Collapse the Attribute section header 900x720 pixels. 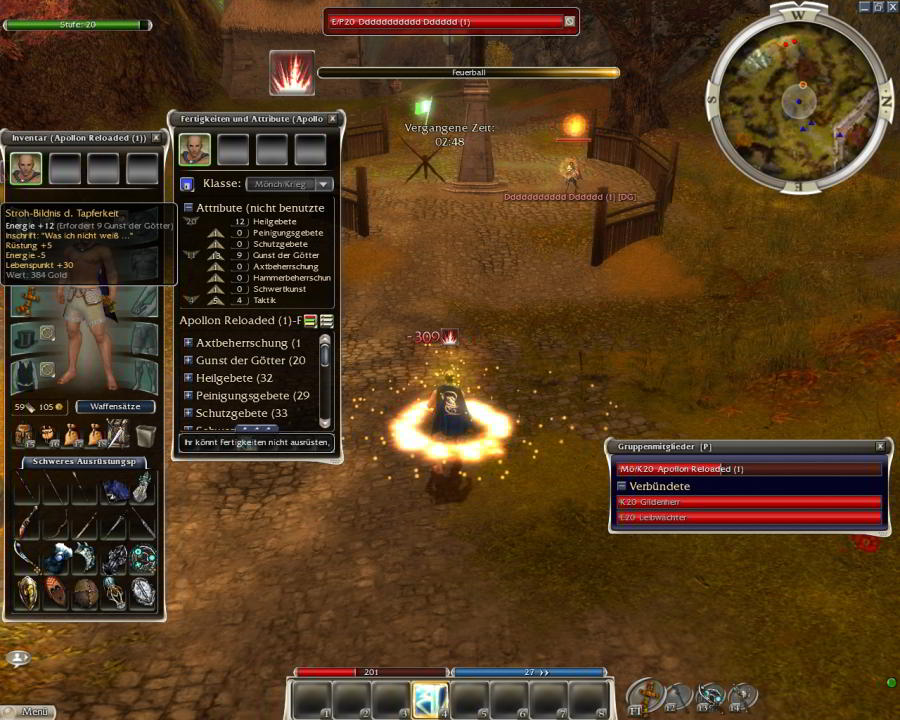pos(188,208)
